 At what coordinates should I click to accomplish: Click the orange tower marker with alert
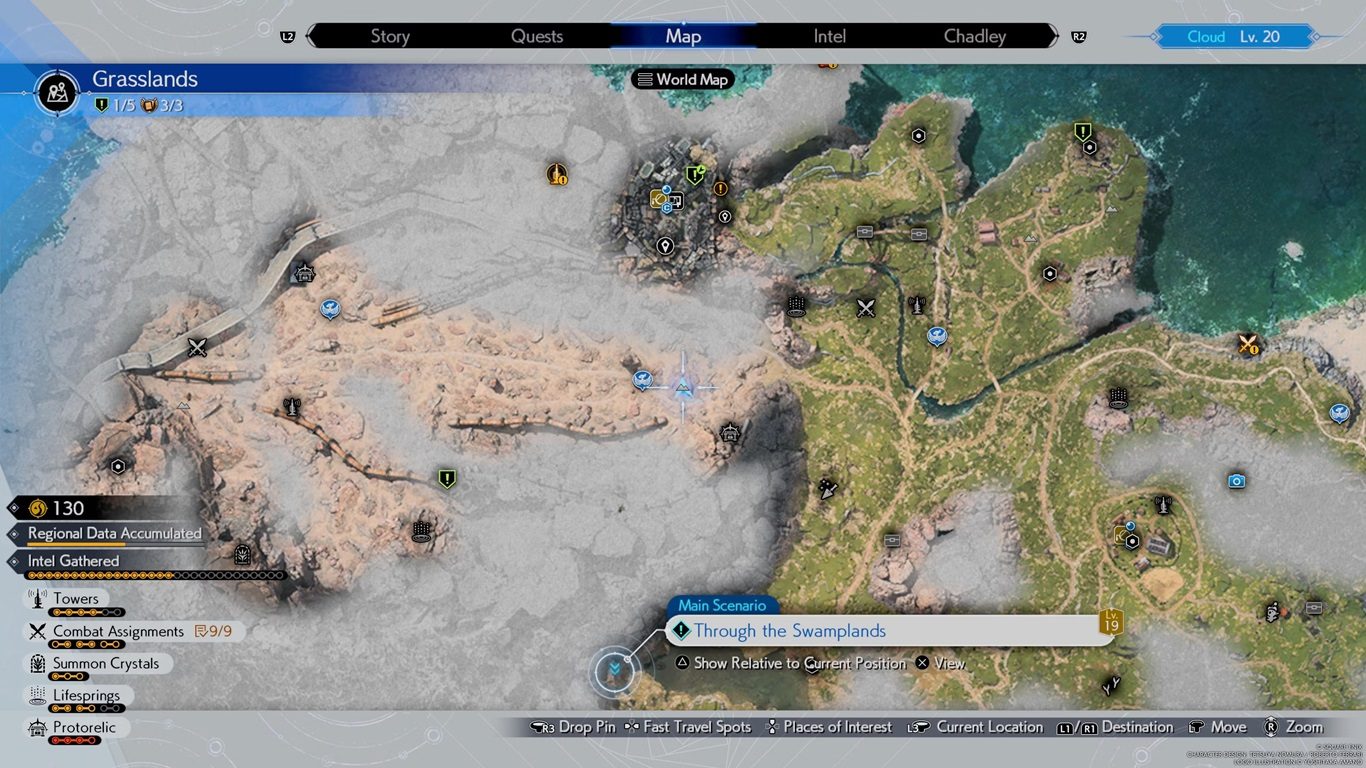pos(557,174)
